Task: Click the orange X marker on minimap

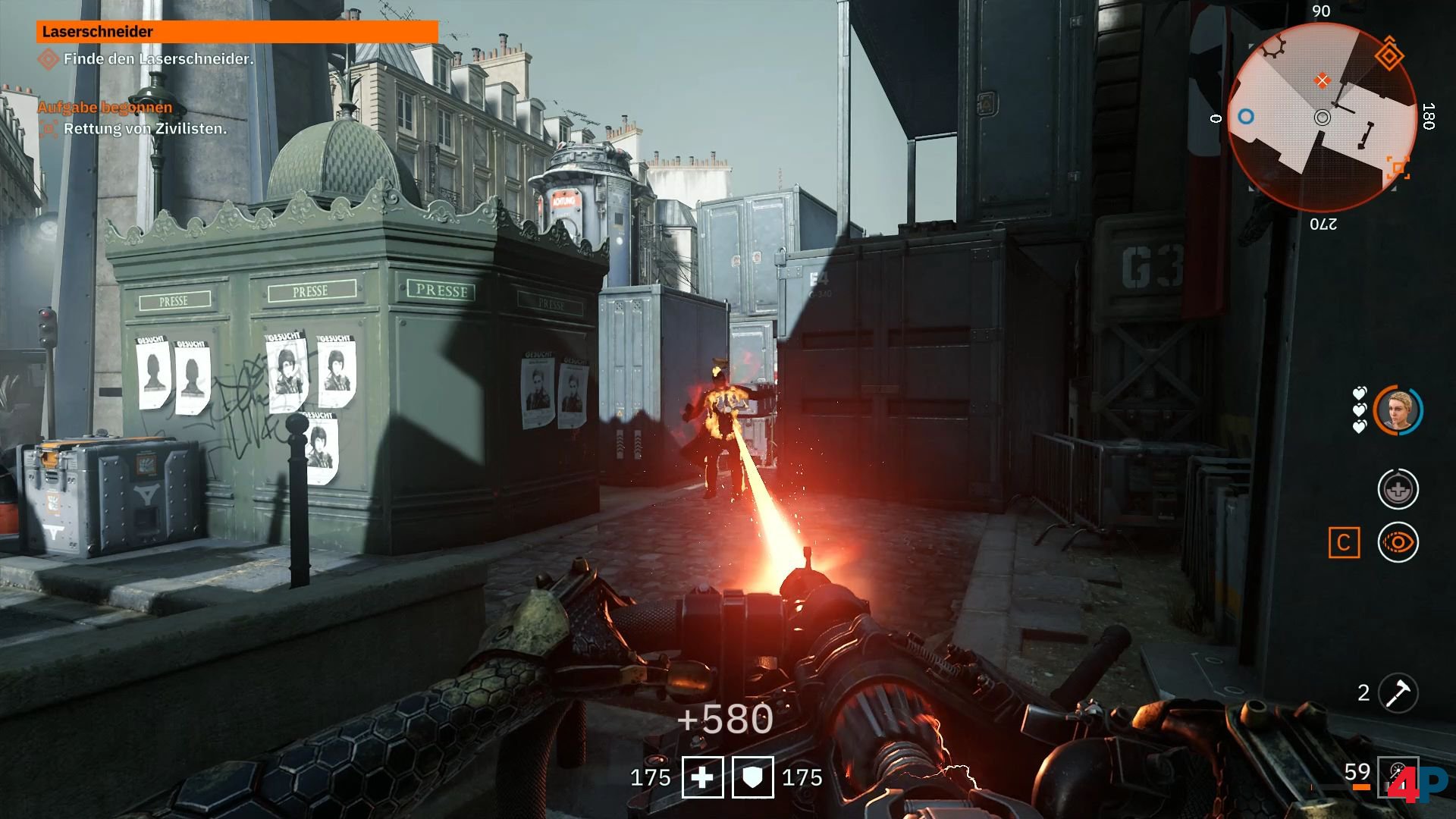Action: click(1323, 80)
